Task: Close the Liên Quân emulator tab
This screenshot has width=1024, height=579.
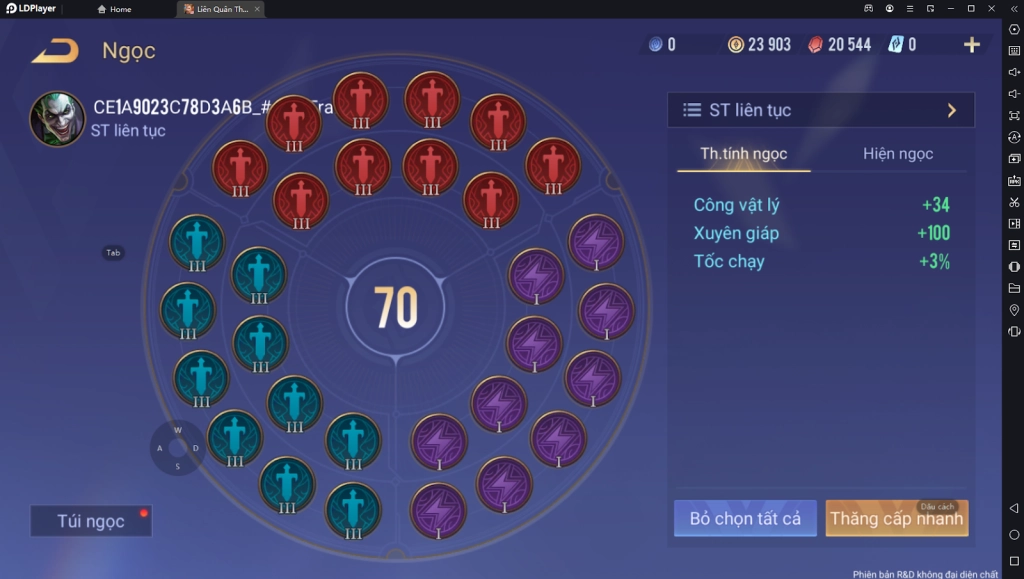Action: [257, 9]
